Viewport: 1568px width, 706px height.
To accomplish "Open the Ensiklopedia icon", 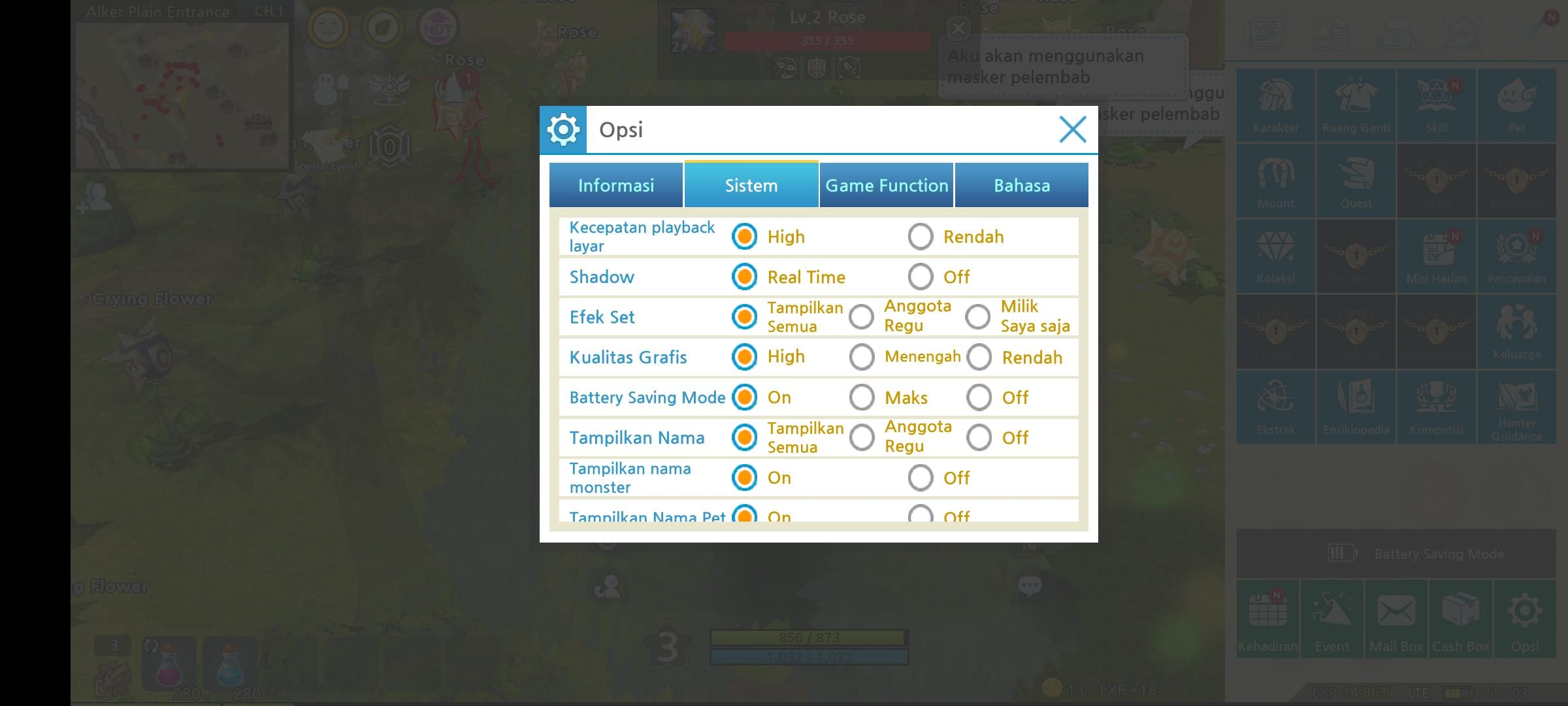I will click(1356, 407).
